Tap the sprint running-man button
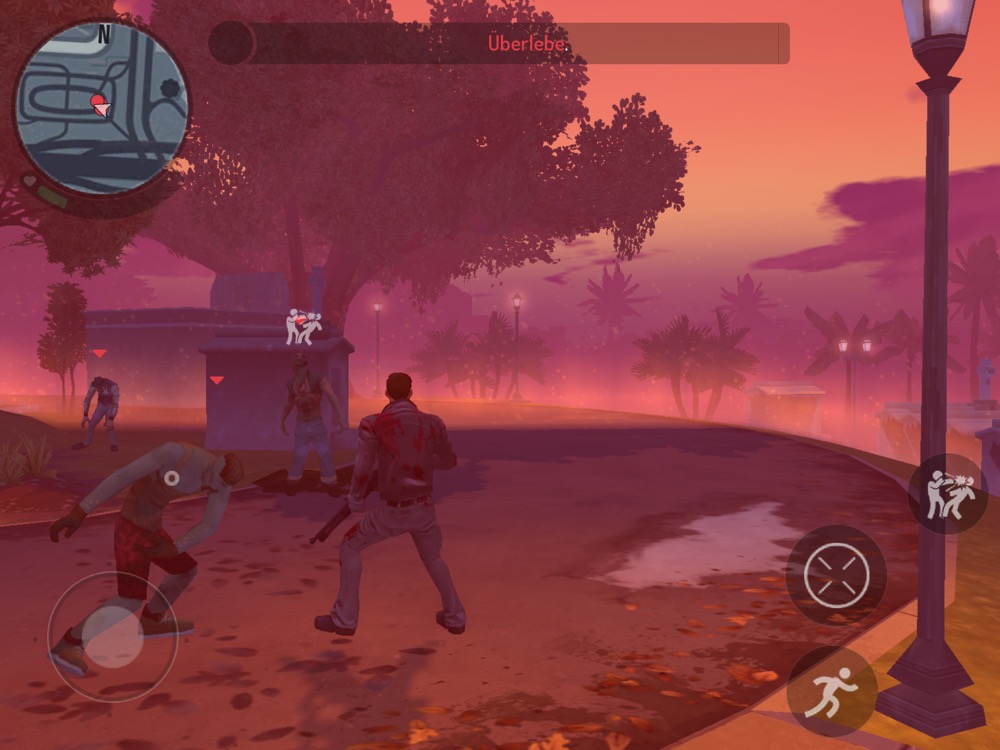Screen dimensions: 1000x750 pos(832,691)
